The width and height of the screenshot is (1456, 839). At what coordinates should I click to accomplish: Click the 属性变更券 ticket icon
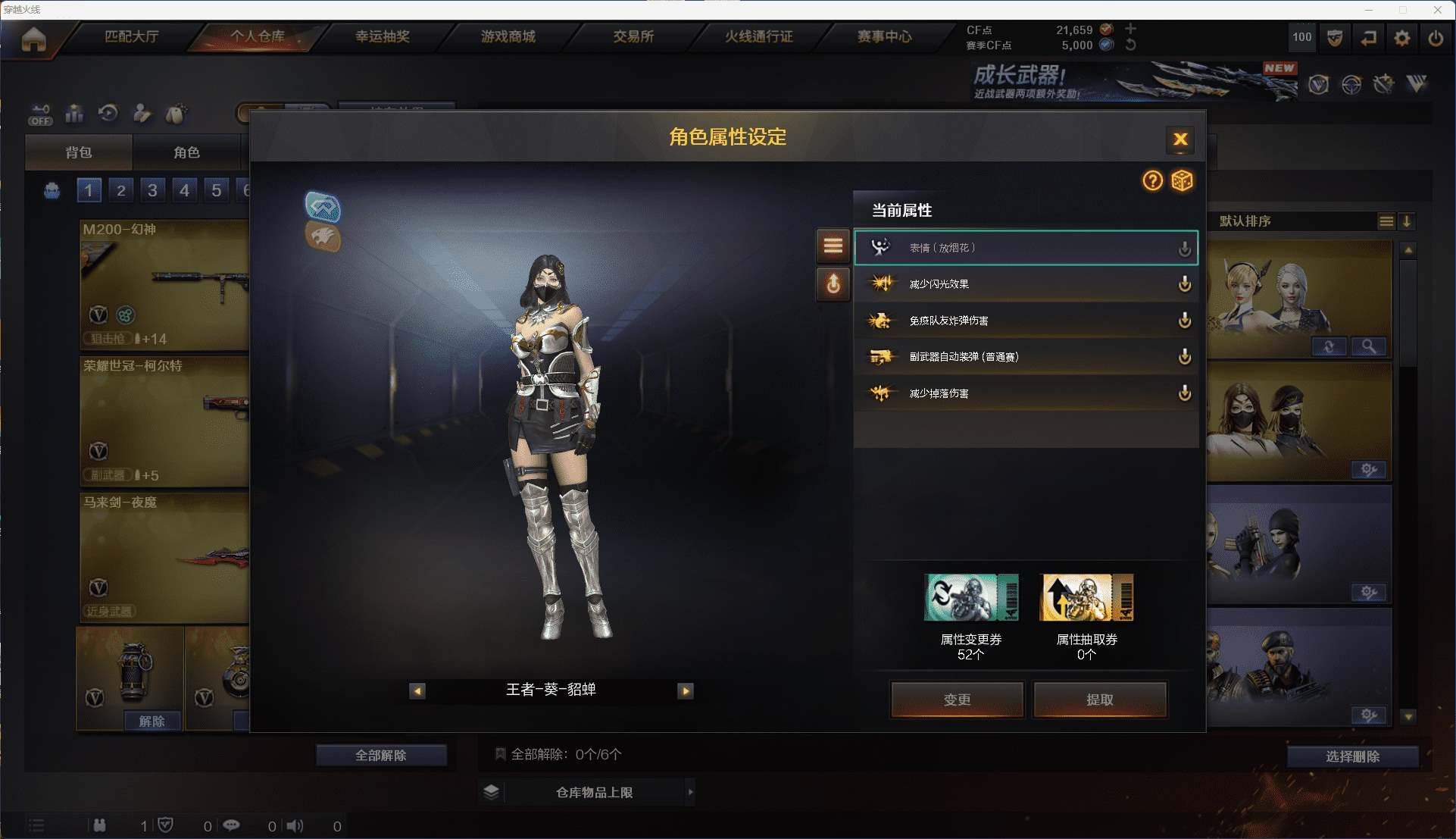[970, 597]
